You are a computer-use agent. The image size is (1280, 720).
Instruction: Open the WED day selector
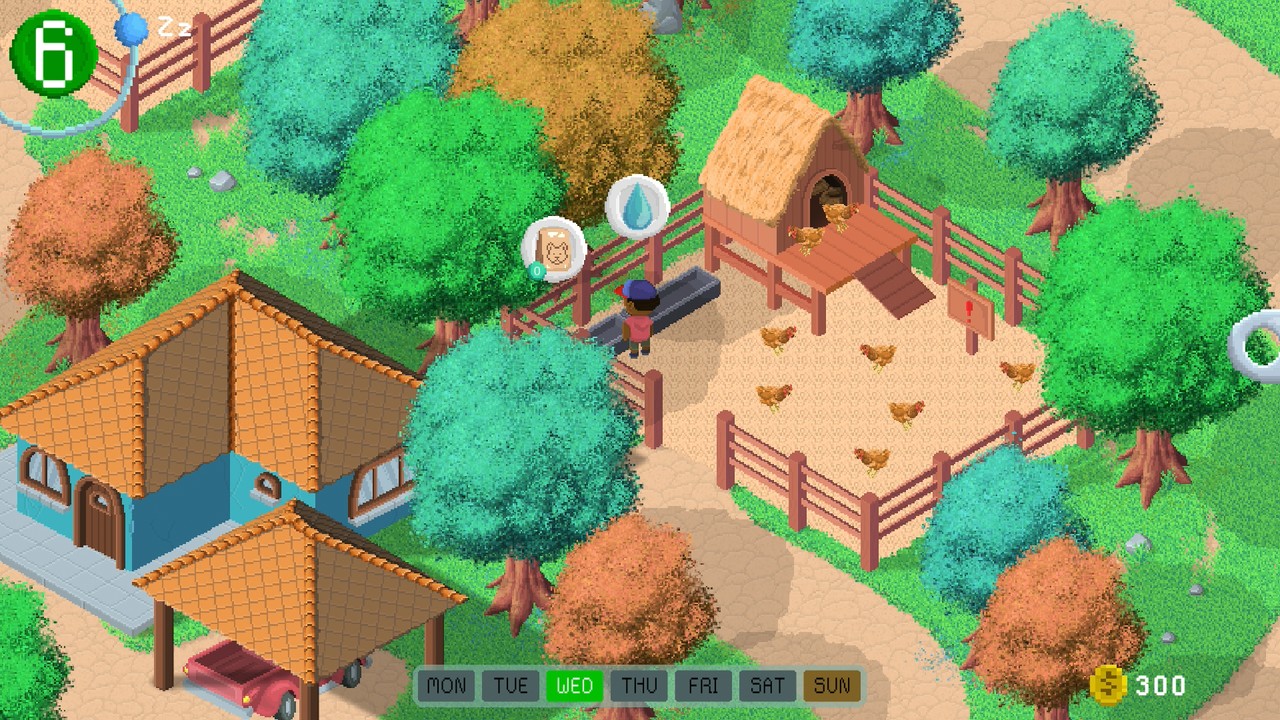point(575,686)
